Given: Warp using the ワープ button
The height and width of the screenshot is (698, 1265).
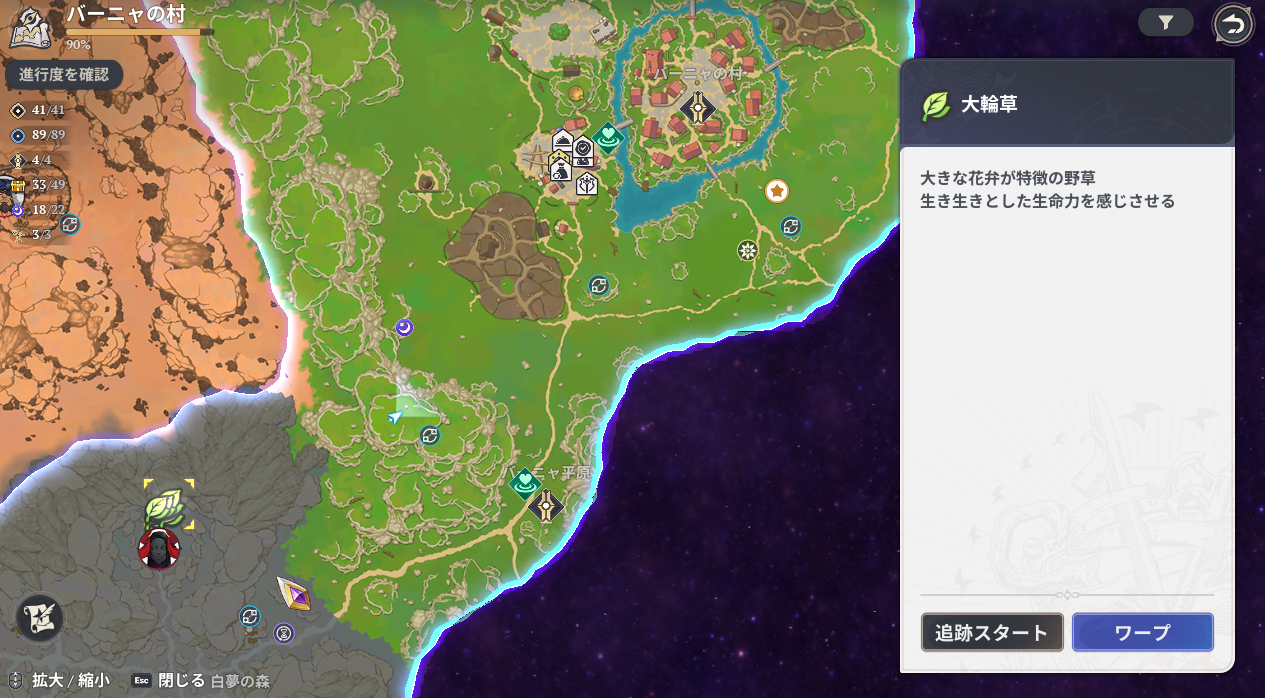Looking at the screenshot, I should click(x=1142, y=632).
